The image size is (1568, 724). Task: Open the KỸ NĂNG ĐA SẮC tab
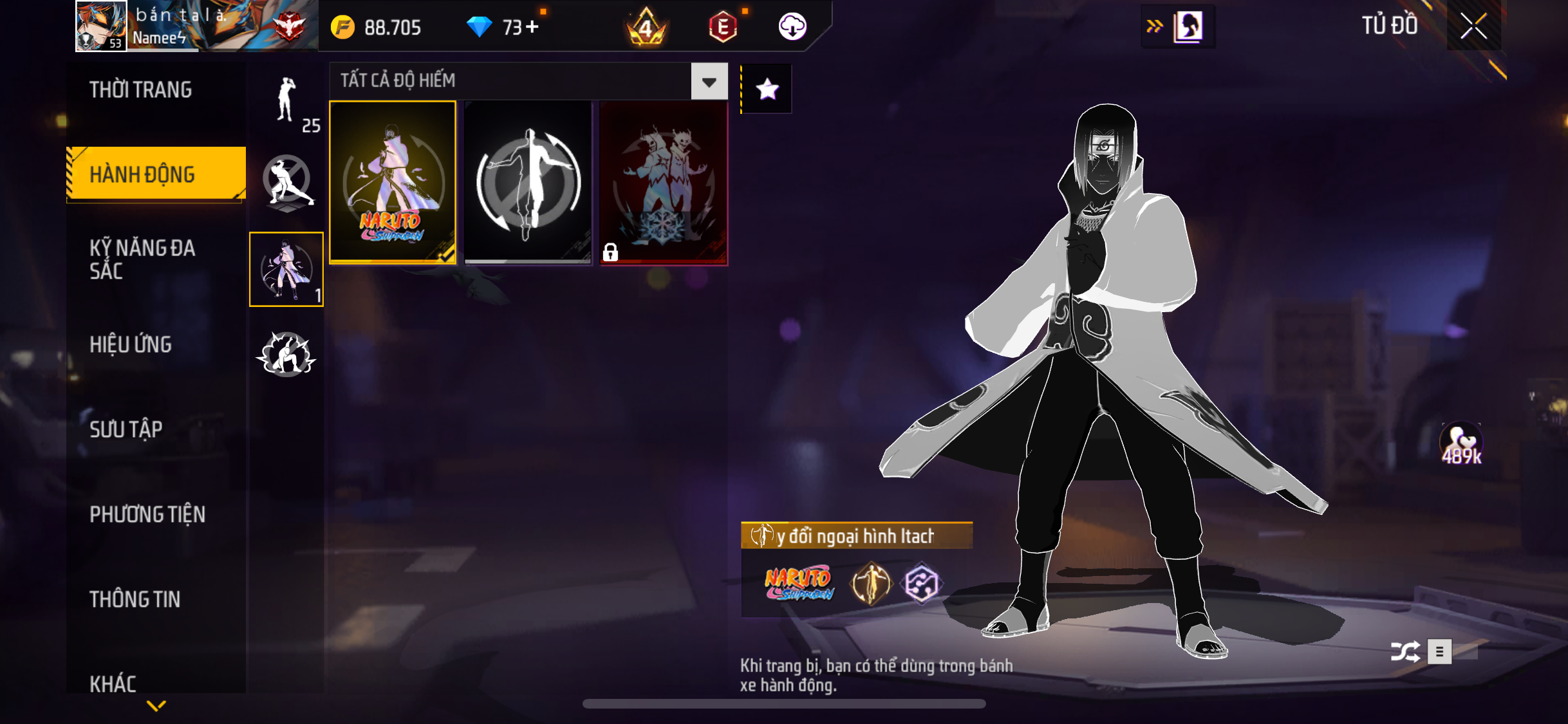point(142,259)
